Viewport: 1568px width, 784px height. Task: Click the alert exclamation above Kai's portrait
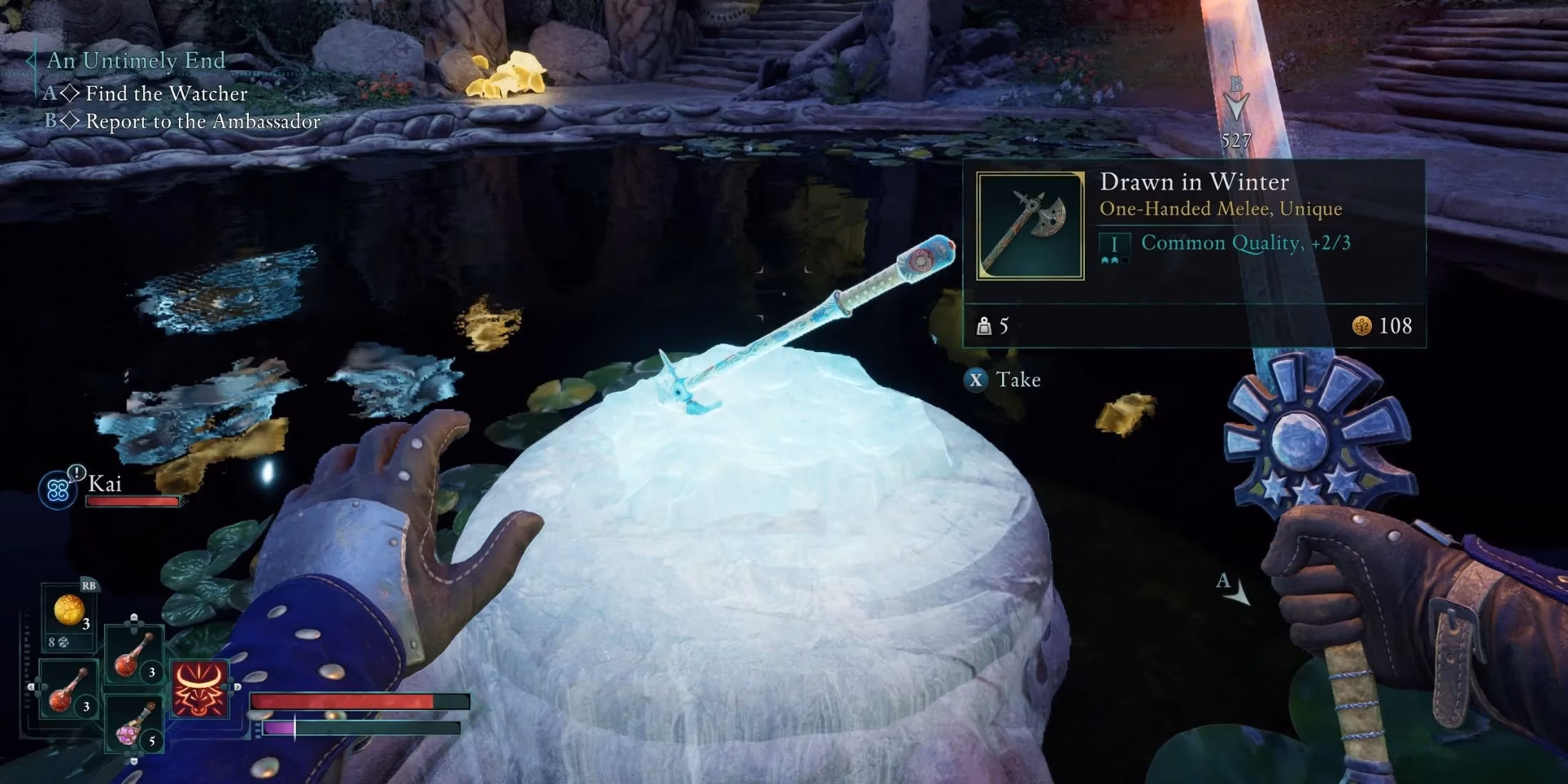[76, 472]
